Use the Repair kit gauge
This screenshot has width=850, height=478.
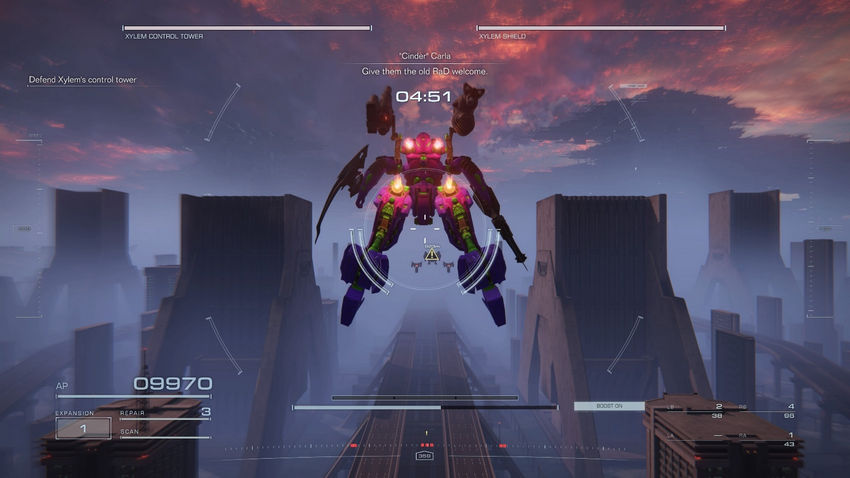tap(165, 412)
